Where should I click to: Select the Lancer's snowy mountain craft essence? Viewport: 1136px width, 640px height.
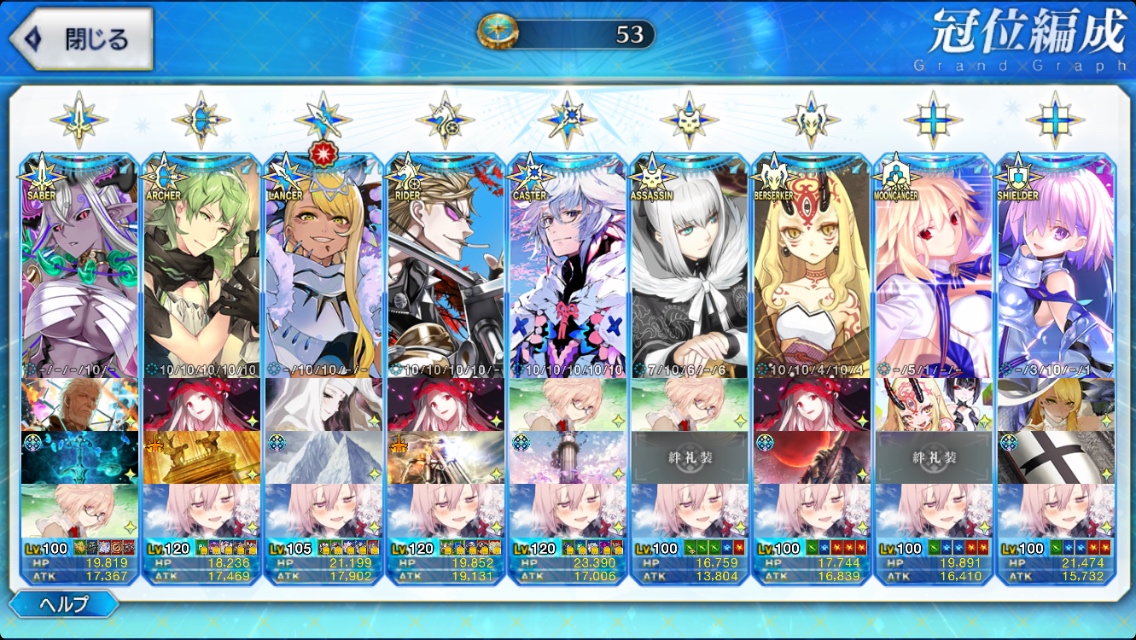click(324, 457)
